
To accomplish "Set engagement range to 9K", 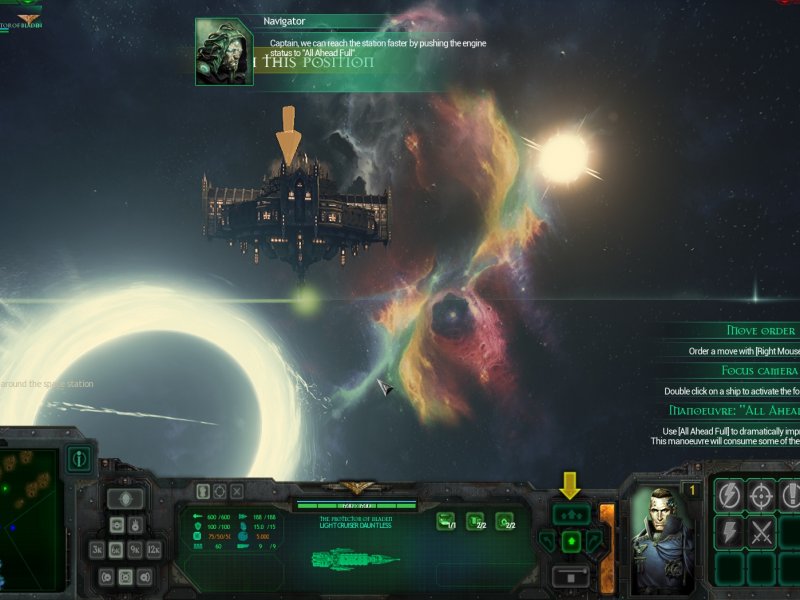I will pyautogui.click(x=134, y=549).
